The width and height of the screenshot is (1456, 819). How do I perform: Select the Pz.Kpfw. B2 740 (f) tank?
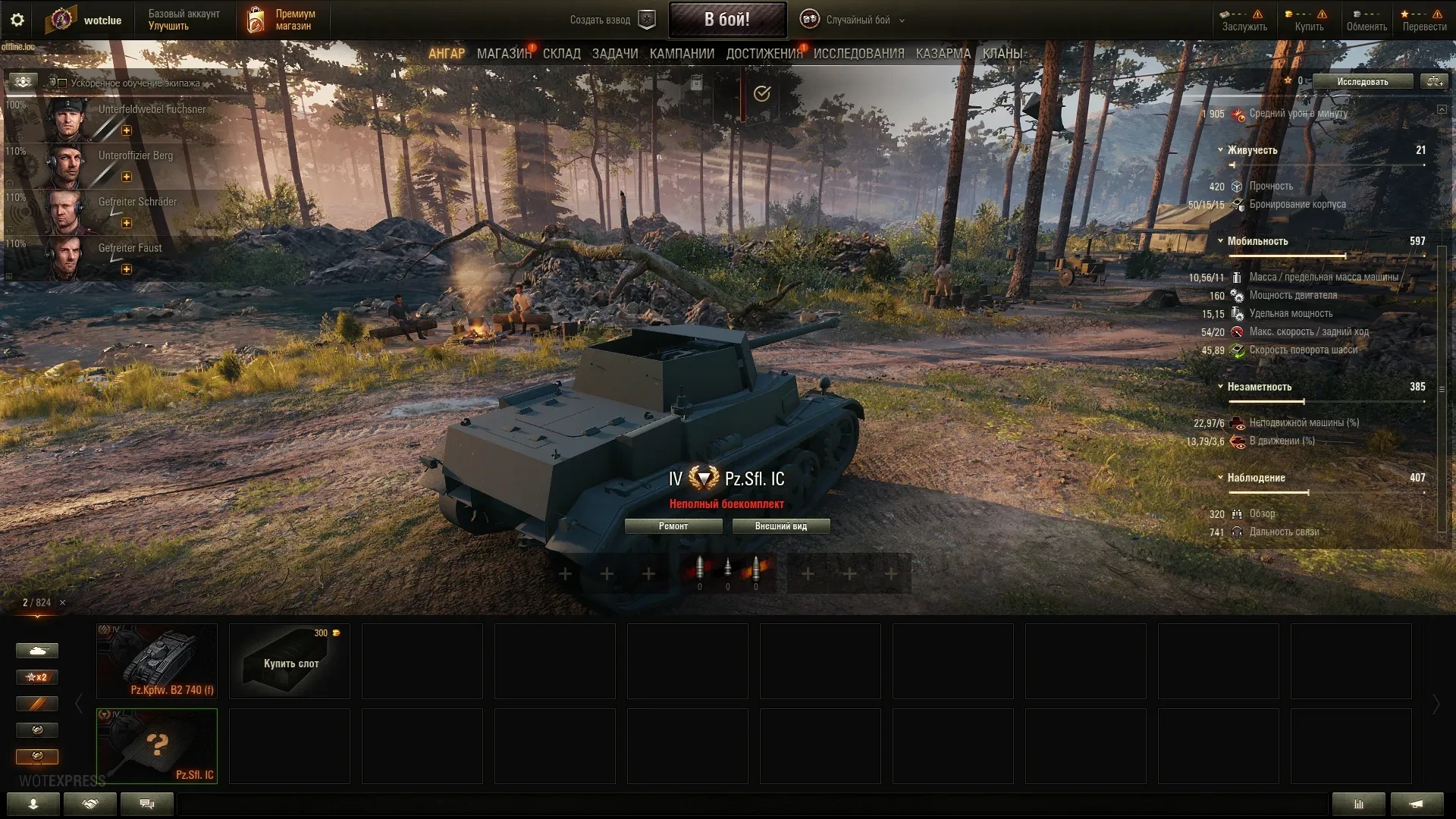tap(157, 661)
